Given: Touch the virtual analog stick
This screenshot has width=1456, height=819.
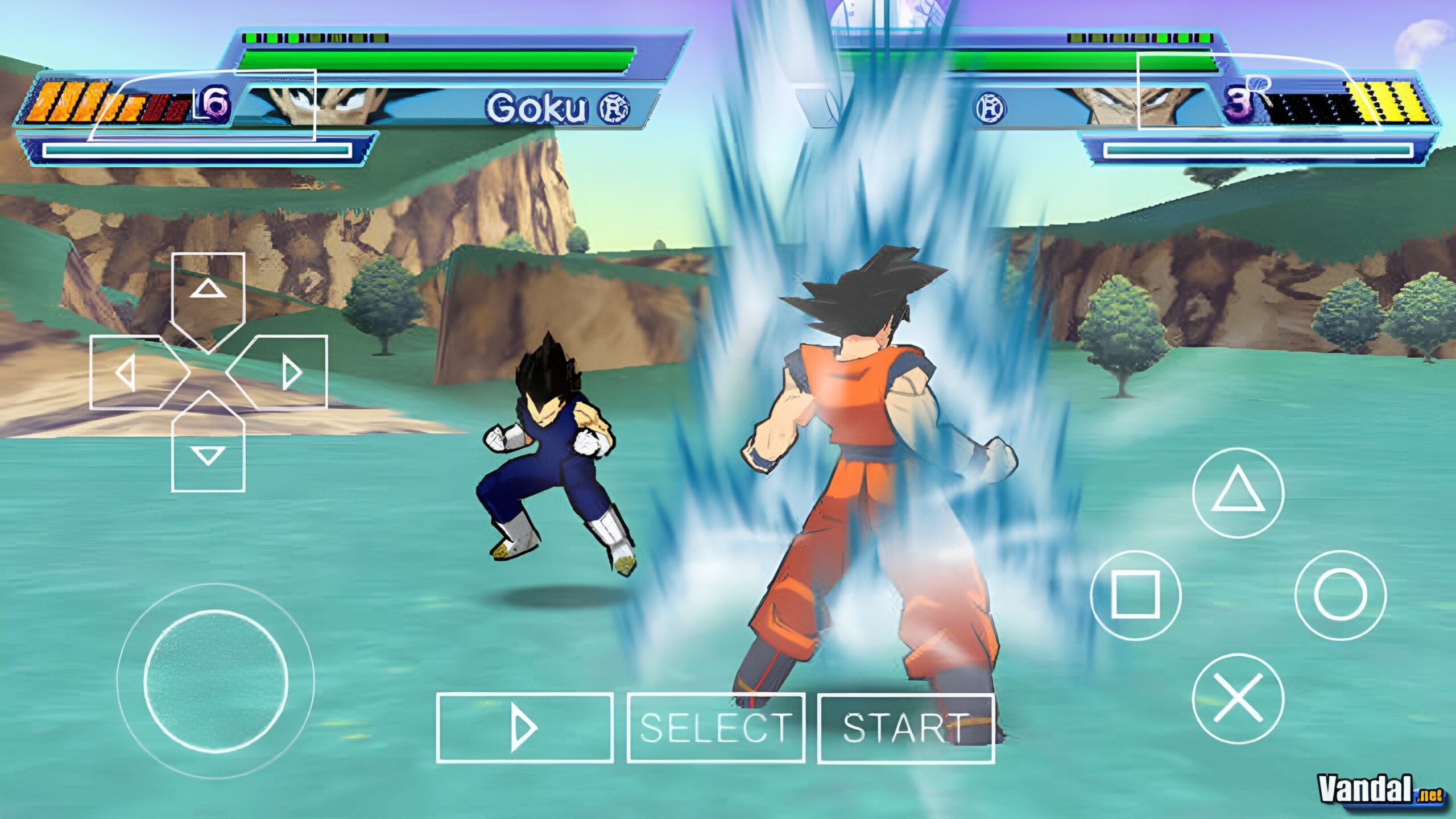Looking at the screenshot, I should click(216, 681).
